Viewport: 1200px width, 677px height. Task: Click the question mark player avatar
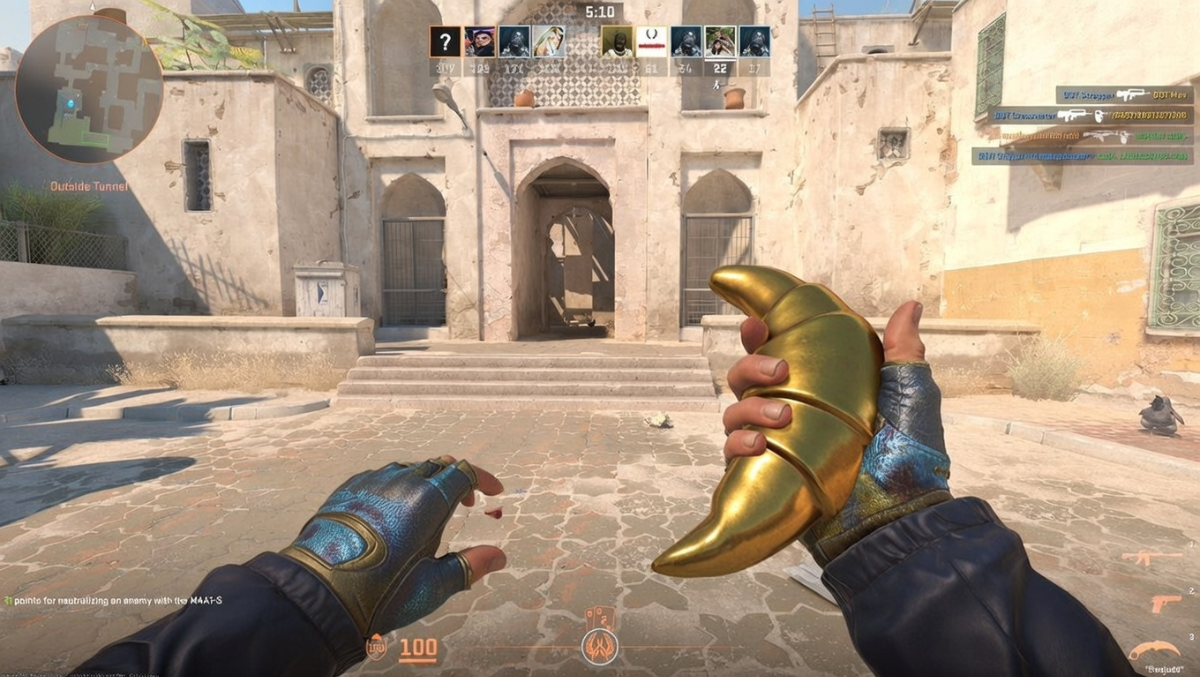[445, 41]
